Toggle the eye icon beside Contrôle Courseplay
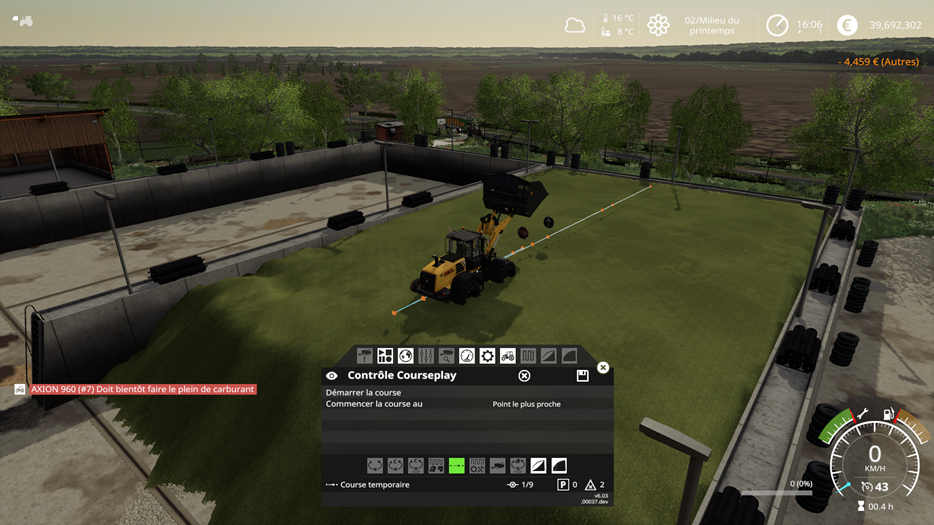 332,376
